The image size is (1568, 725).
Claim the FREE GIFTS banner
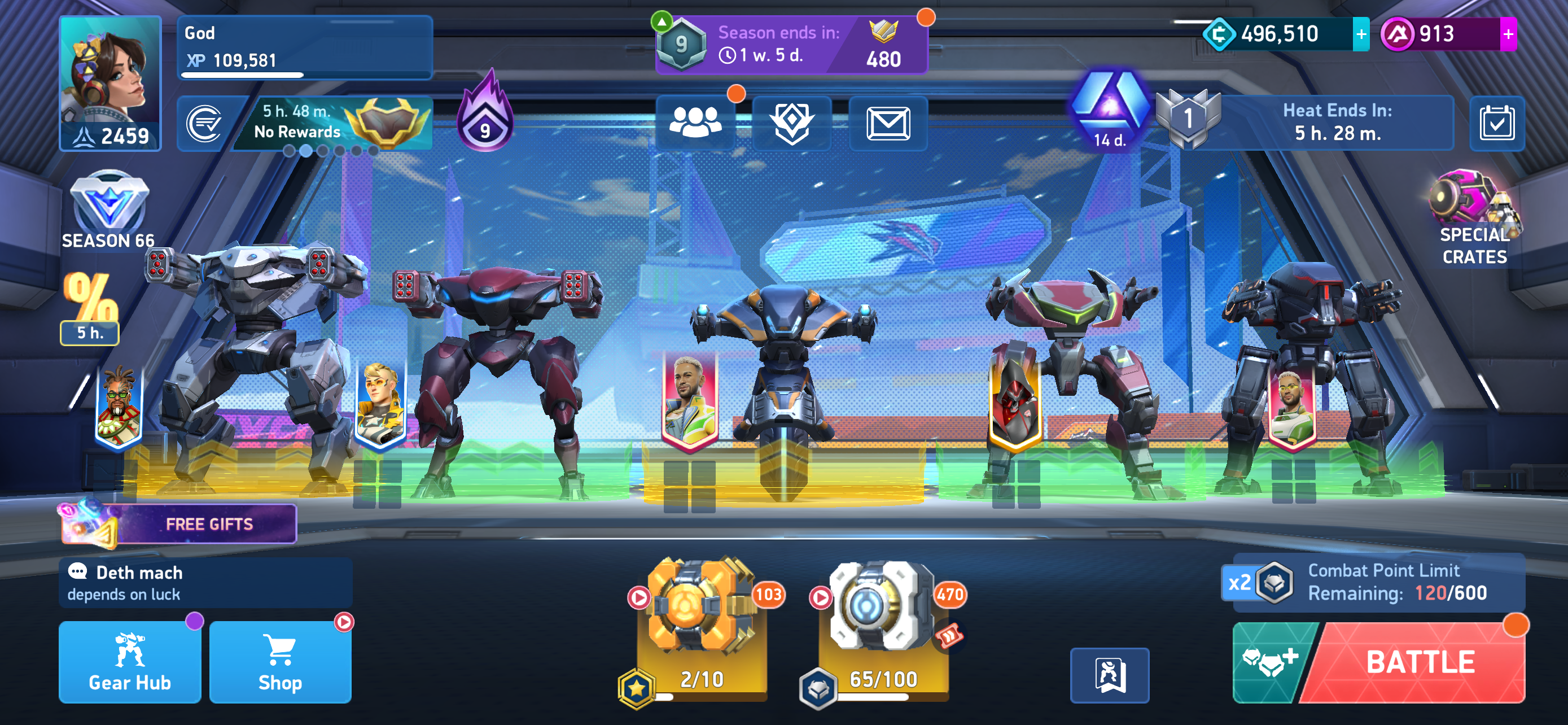179,524
